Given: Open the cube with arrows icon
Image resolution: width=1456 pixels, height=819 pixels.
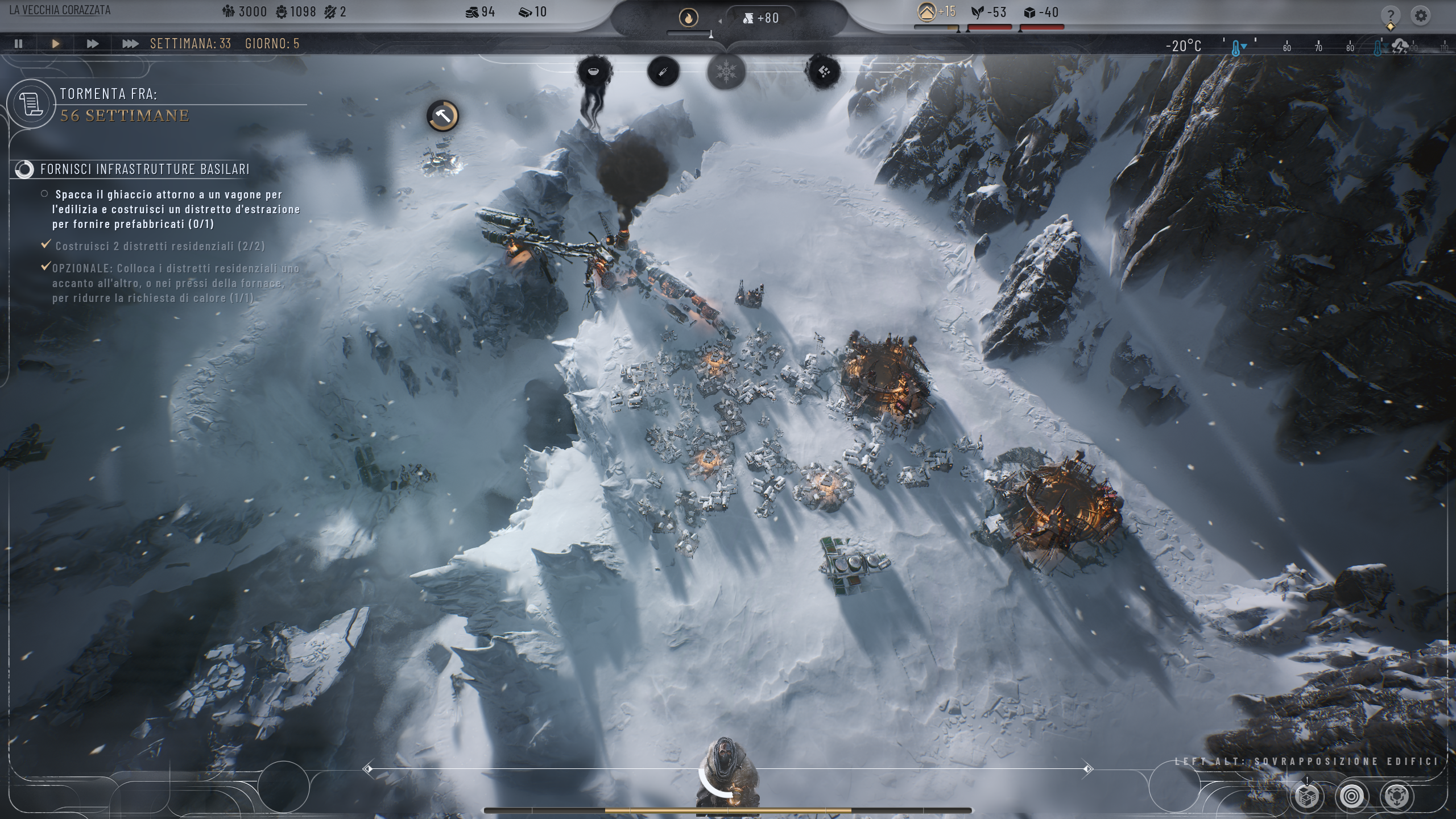Looking at the screenshot, I should point(1396,796).
